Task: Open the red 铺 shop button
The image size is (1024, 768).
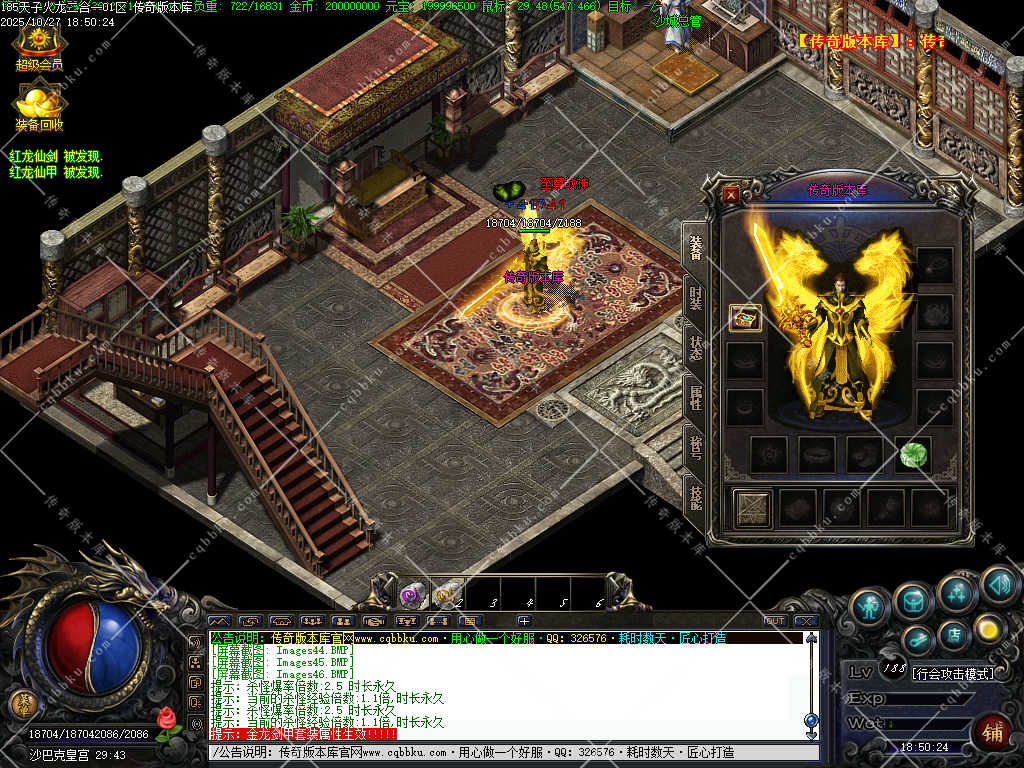Action: click(x=991, y=733)
